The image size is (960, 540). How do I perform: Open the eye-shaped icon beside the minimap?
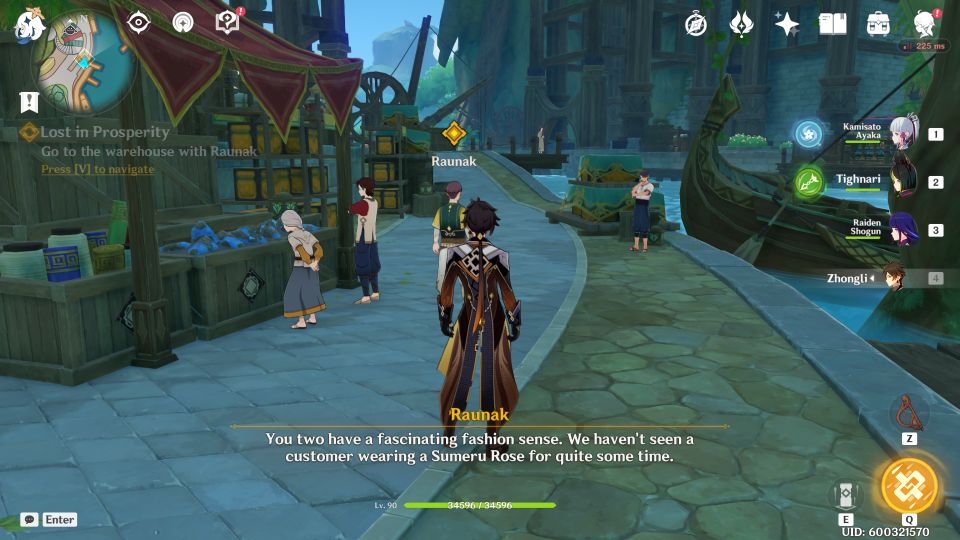(139, 22)
